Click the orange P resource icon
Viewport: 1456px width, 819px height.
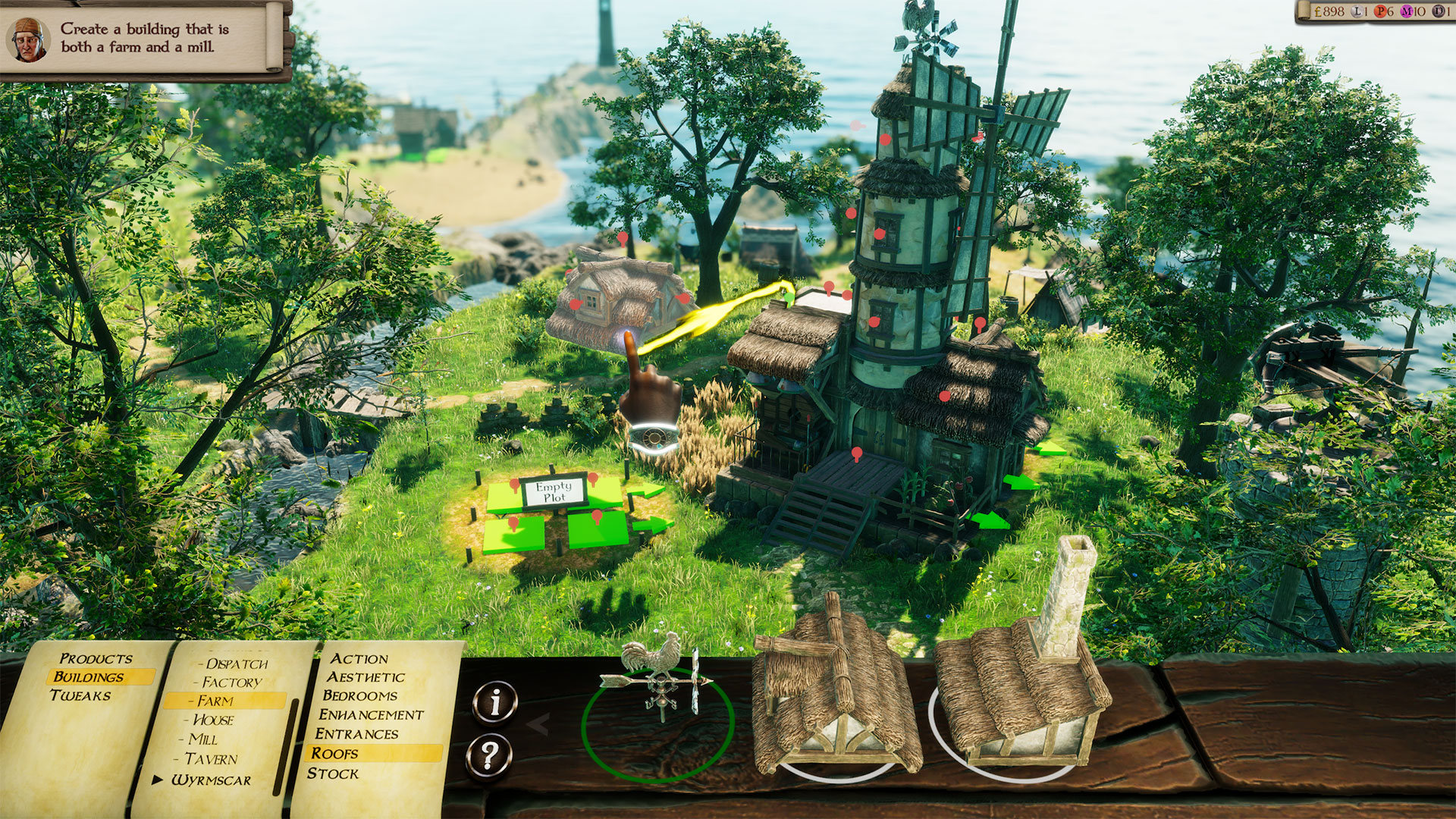pos(1381,11)
